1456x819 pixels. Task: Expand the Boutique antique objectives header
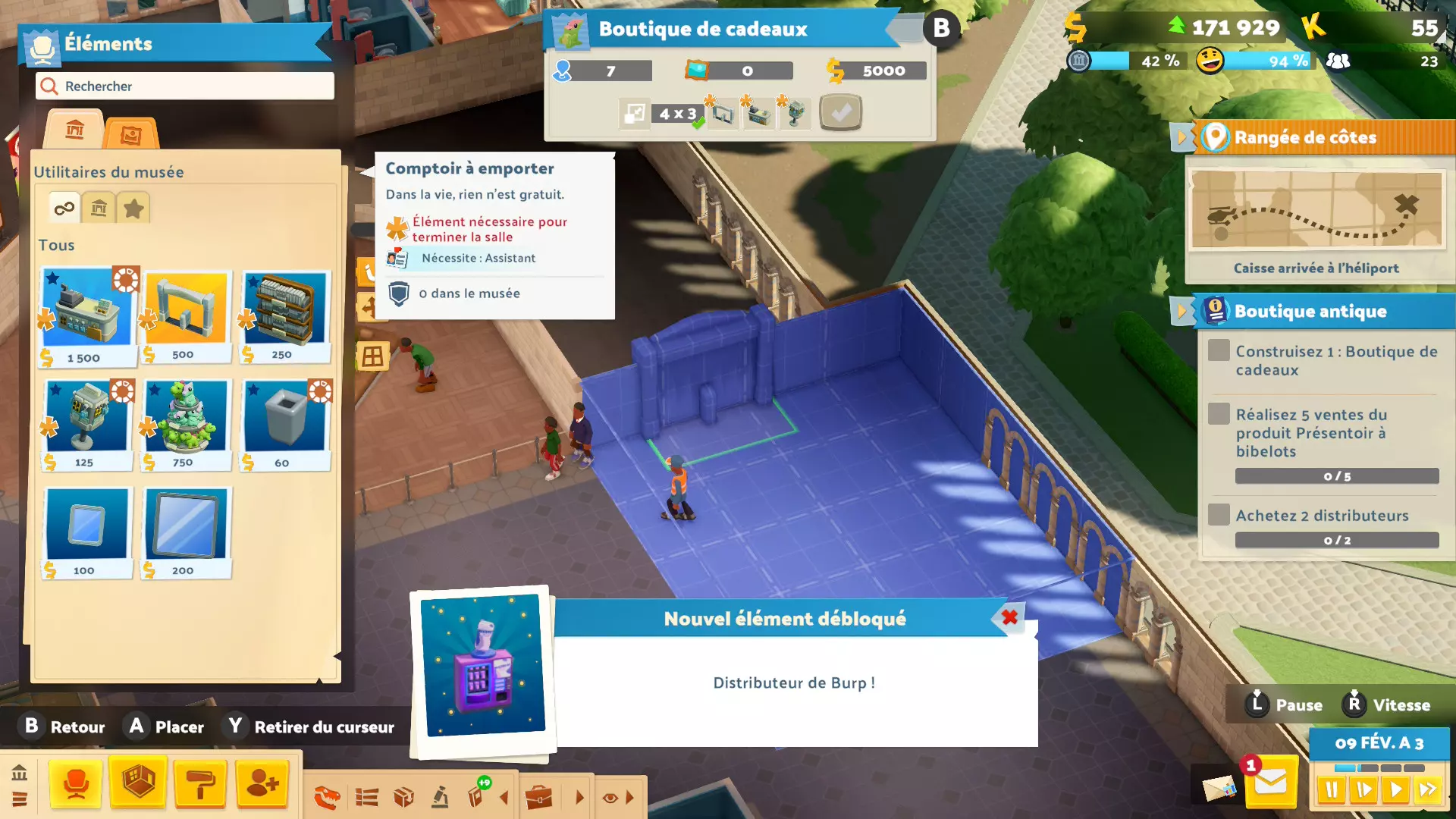click(x=1310, y=311)
